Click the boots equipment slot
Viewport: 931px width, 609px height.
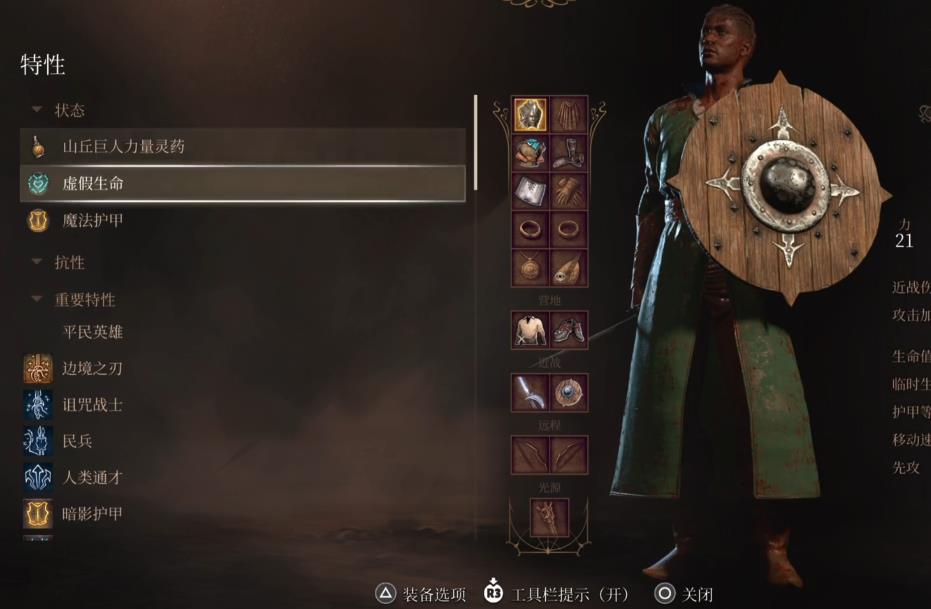[x=569, y=153]
